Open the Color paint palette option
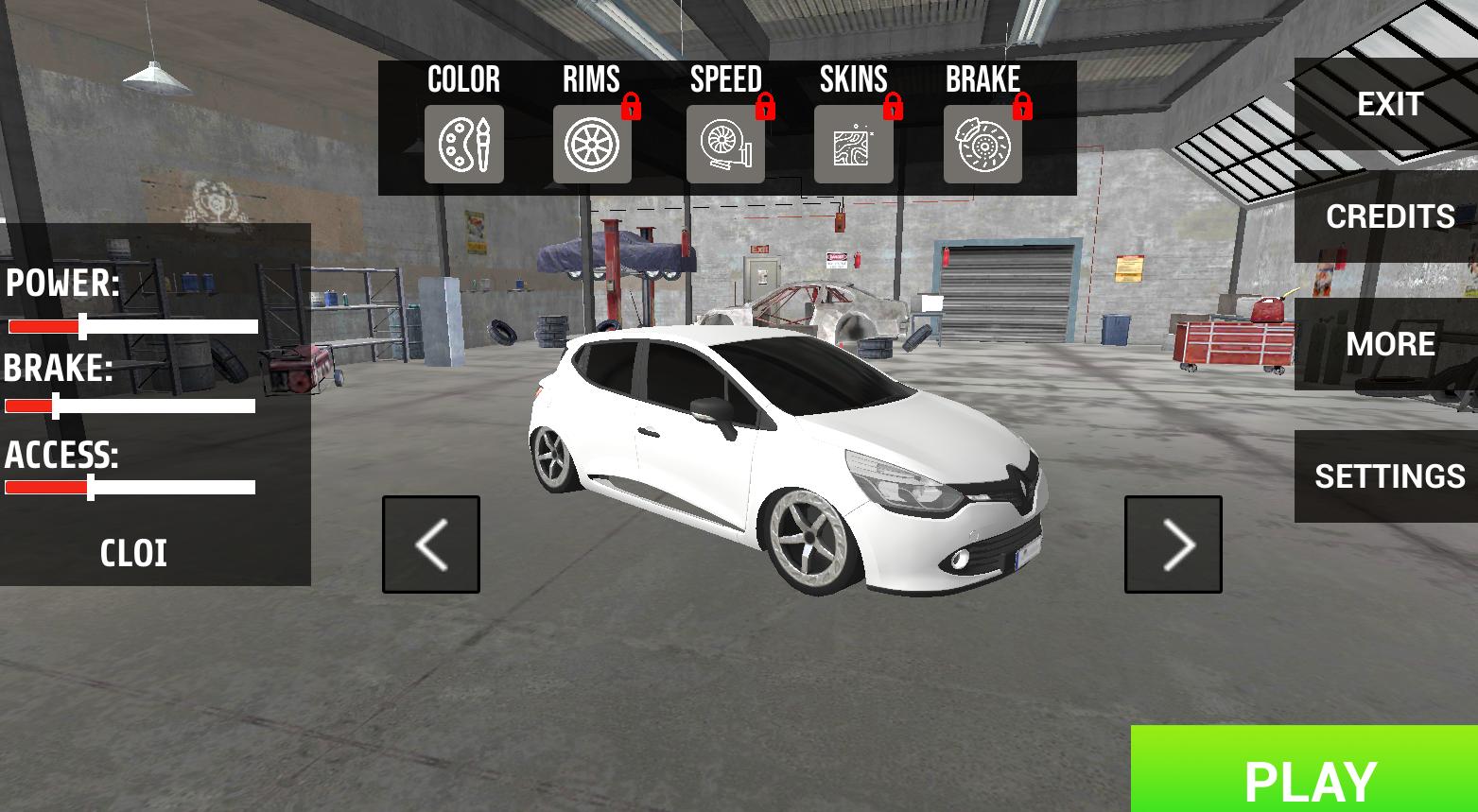 tap(463, 144)
